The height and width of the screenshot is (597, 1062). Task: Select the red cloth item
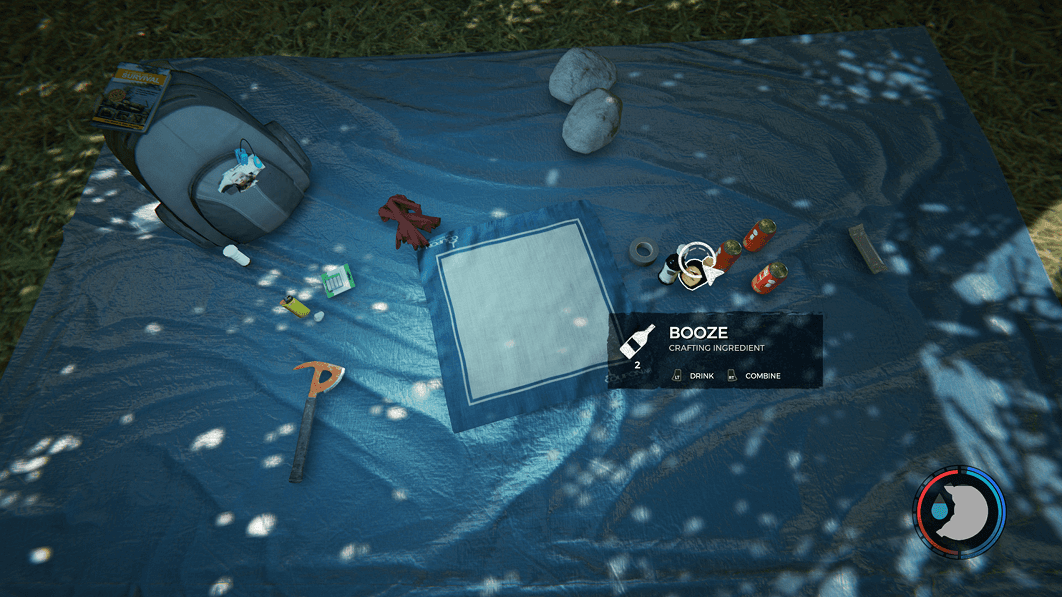[407, 221]
